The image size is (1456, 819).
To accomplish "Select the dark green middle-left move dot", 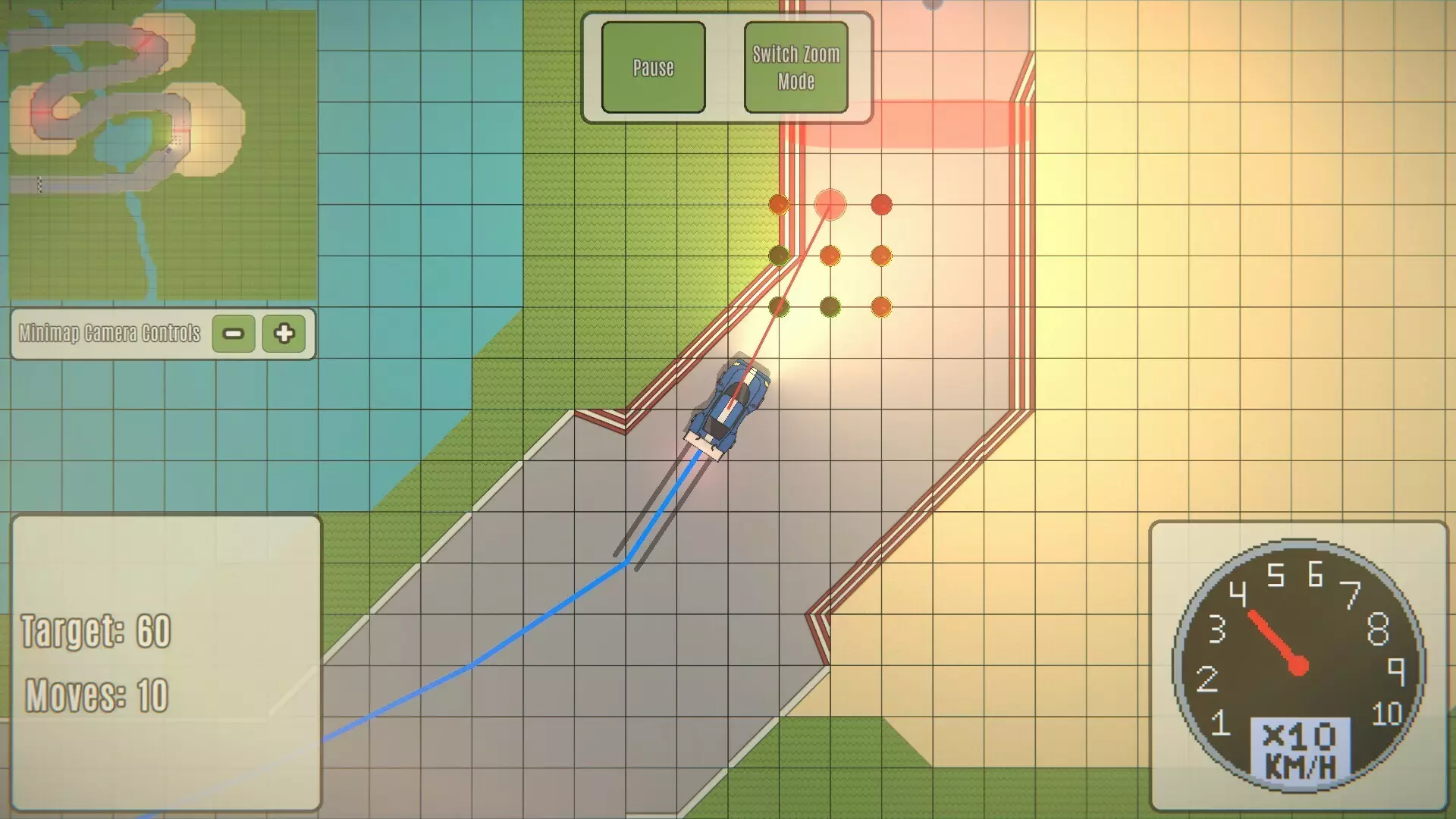I will pyautogui.click(x=779, y=256).
